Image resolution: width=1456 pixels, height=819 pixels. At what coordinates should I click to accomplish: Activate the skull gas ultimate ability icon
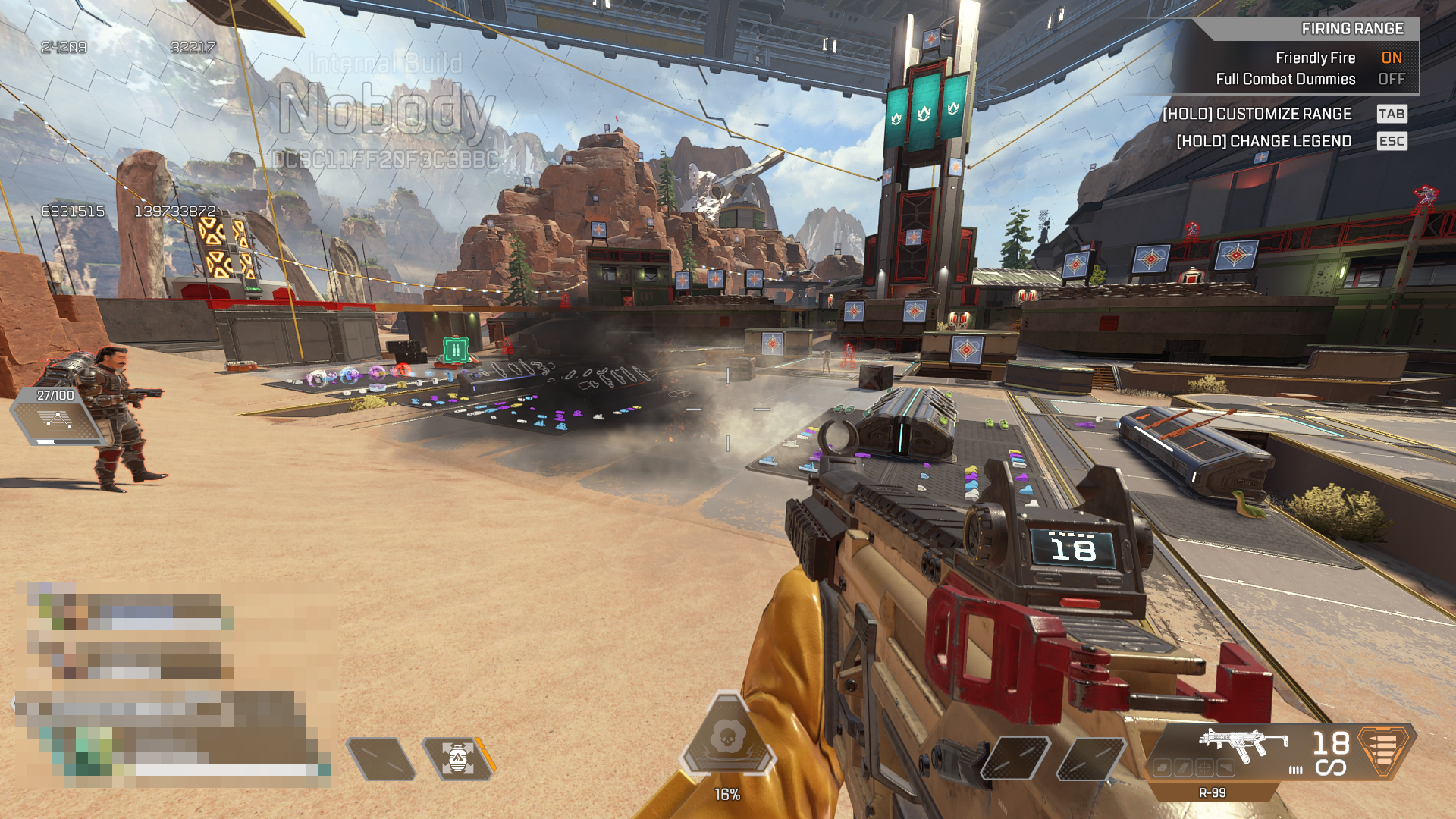pos(727,737)
